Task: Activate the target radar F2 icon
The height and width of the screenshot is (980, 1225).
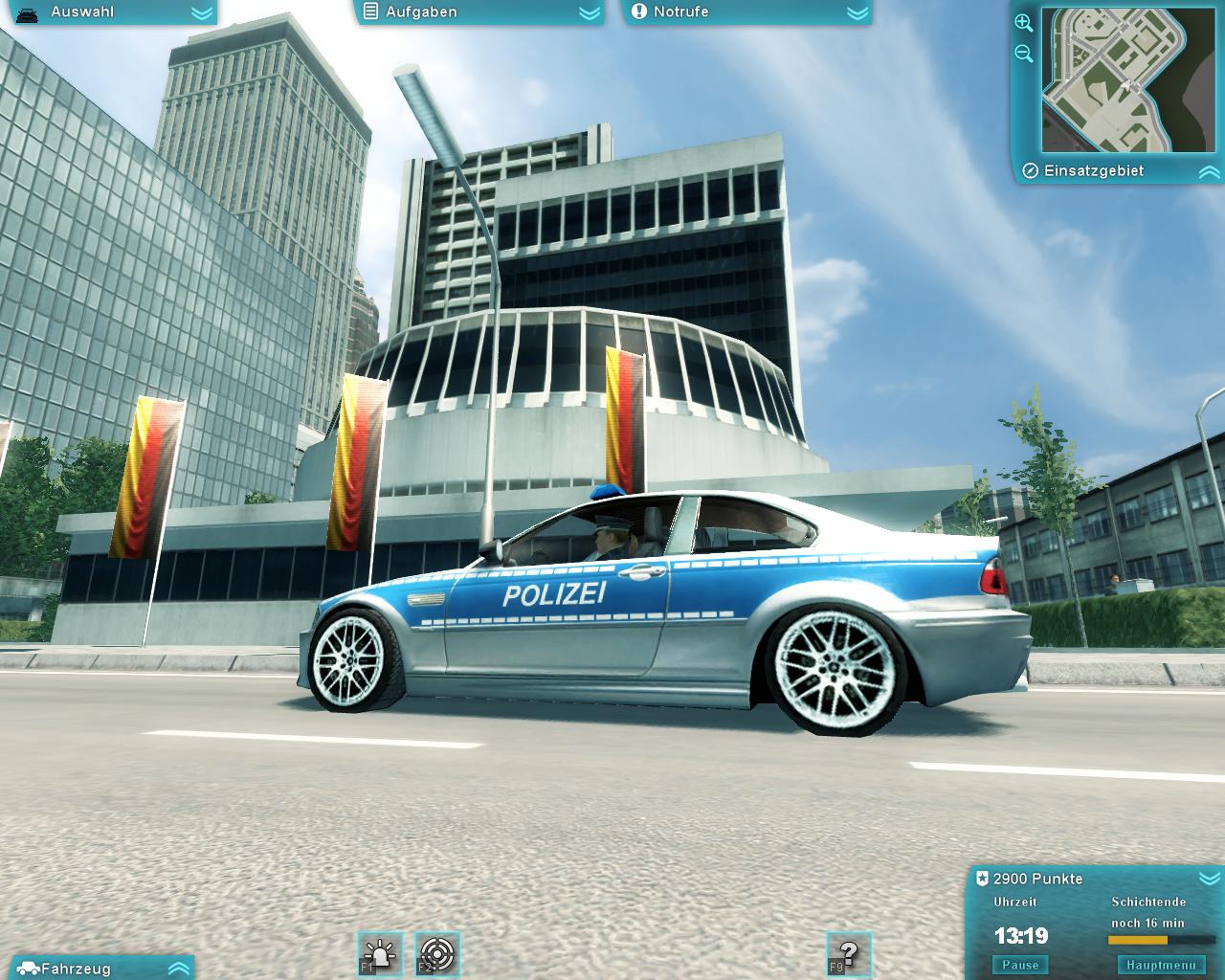Action: (x=438, y=954)
